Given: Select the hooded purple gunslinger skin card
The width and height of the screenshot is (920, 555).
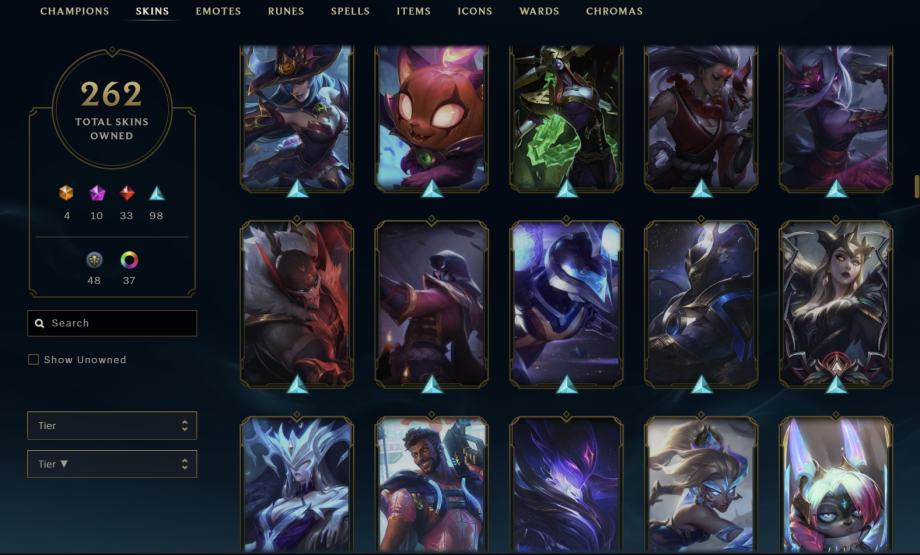Looking at the screenshot, I should point(432,302).
